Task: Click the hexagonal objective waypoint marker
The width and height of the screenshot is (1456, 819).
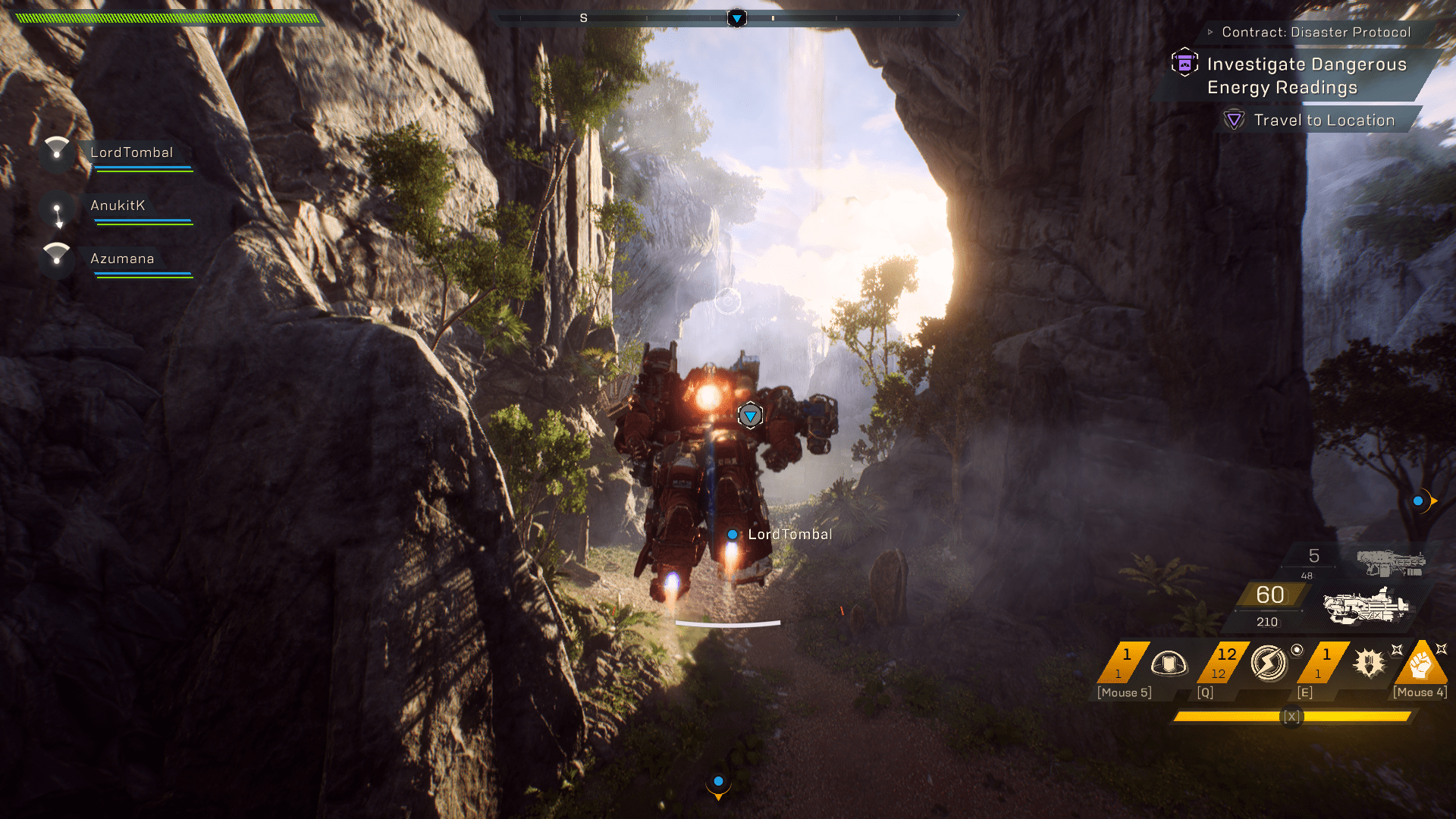Action: [750, 416]
